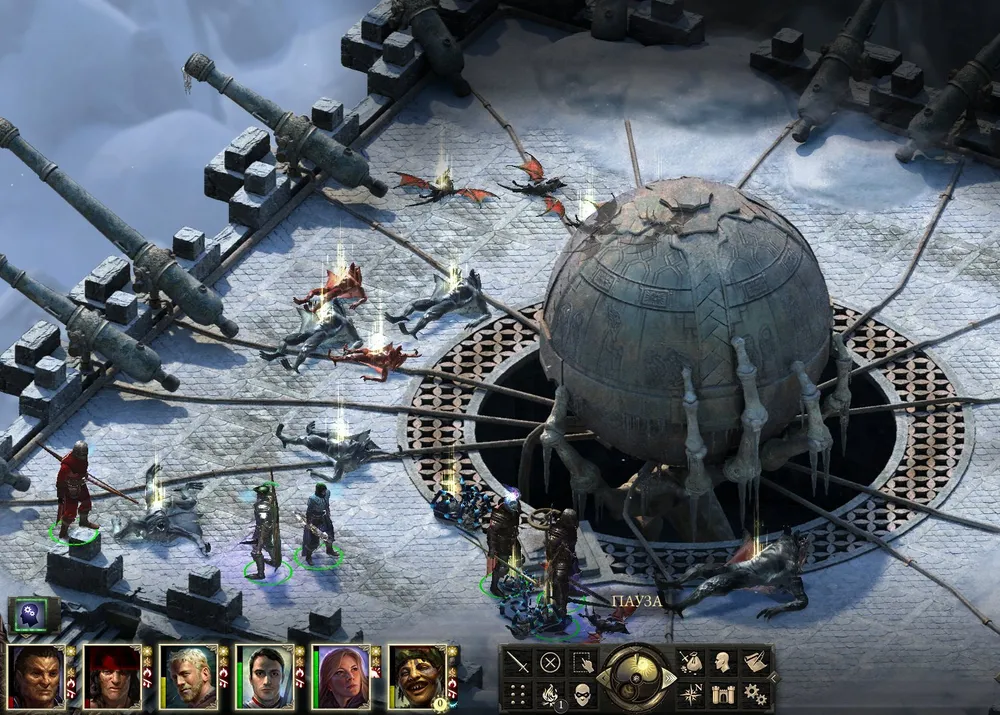Open options with the gears icon
The image size is (1000, 715).
tap(755, 692)
